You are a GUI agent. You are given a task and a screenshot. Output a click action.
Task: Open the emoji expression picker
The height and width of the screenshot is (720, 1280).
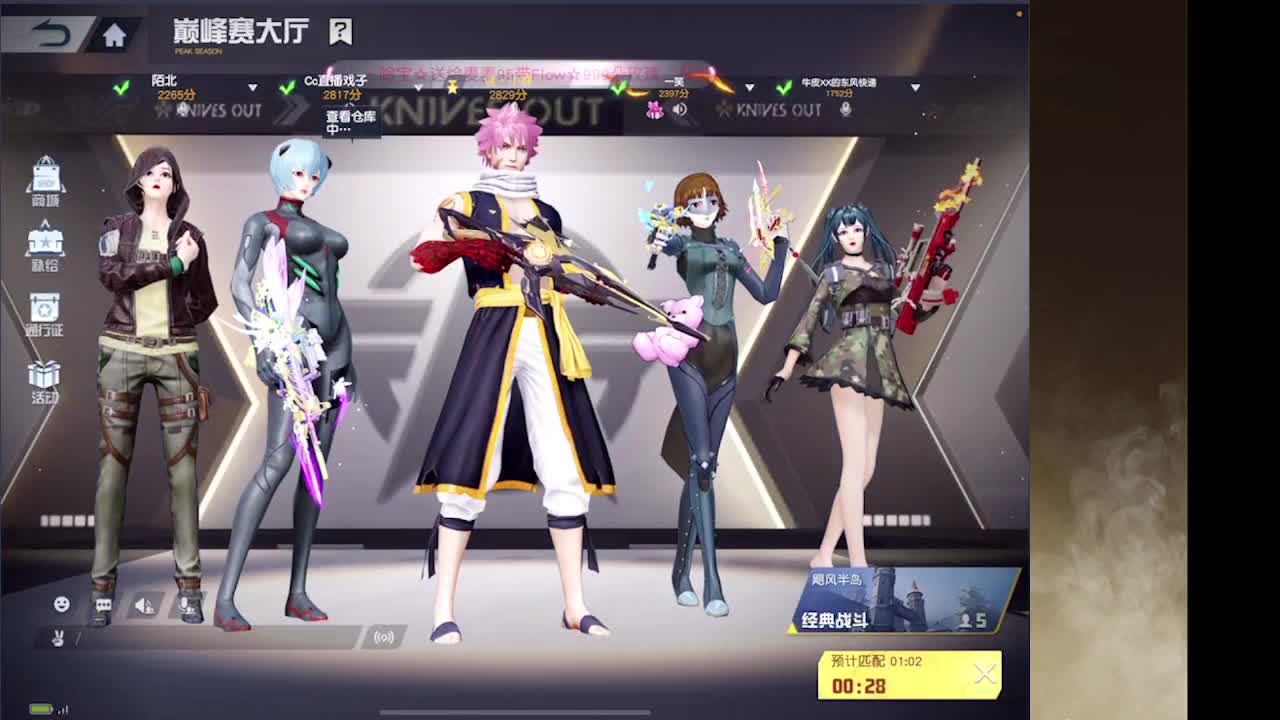(61, 601)
